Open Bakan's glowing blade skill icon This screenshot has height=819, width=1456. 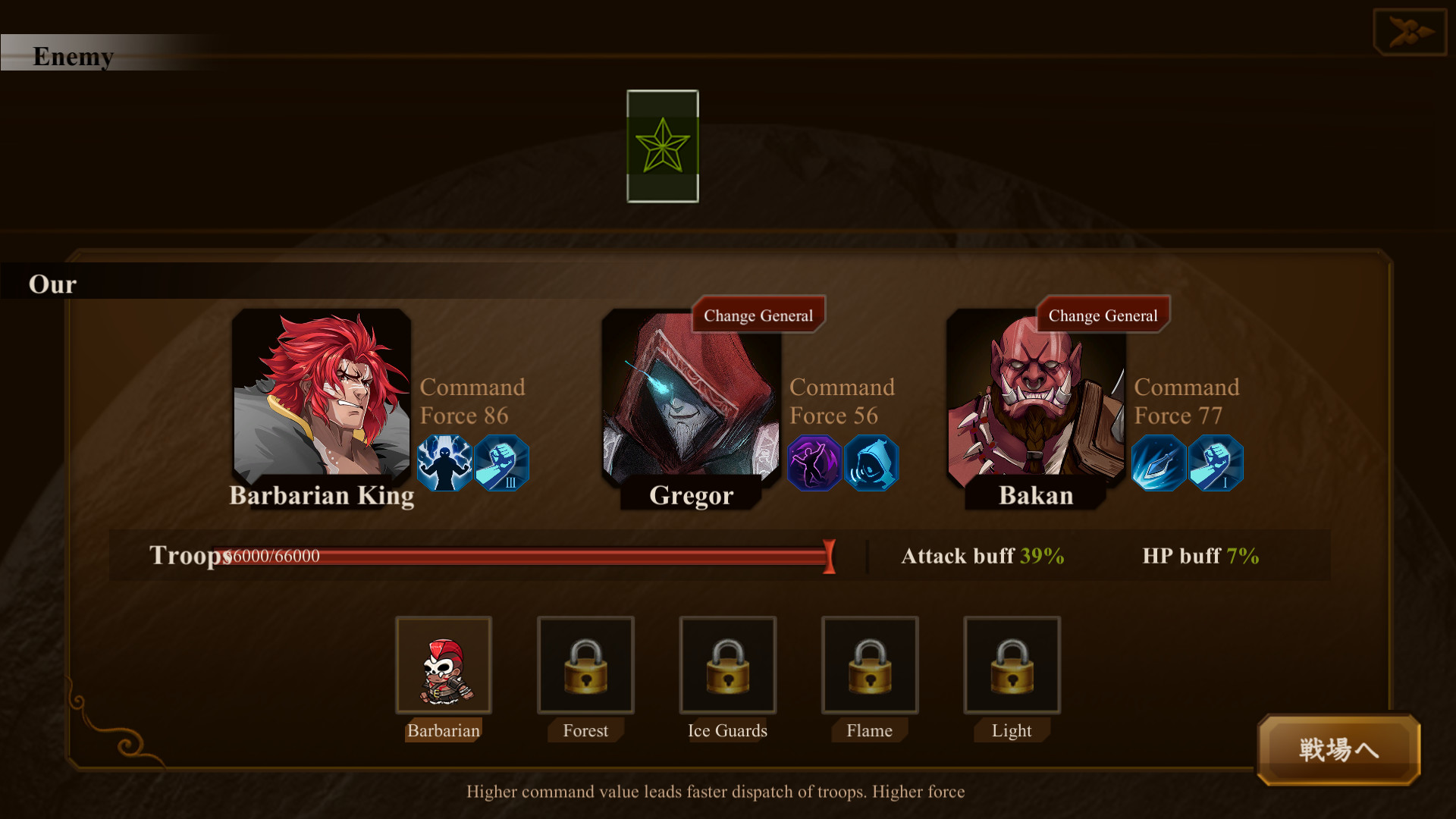(x=1159, y=463)
